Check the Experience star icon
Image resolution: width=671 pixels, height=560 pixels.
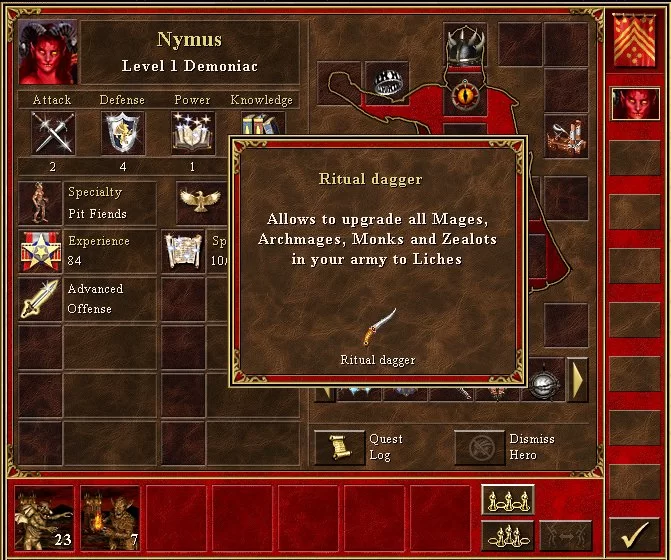tap(40, 251)
